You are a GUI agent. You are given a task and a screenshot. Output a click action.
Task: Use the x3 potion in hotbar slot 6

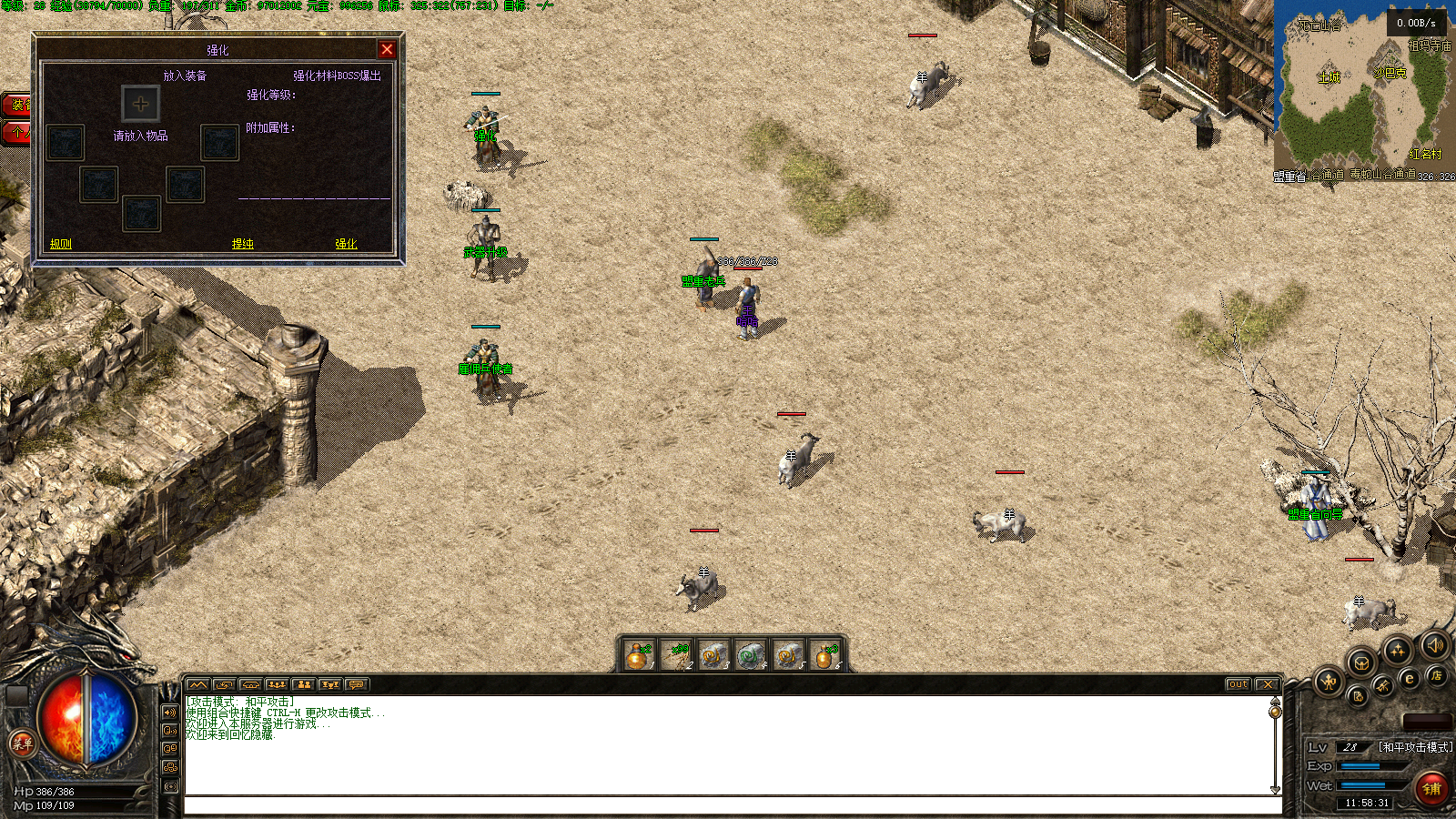(825, 655)
